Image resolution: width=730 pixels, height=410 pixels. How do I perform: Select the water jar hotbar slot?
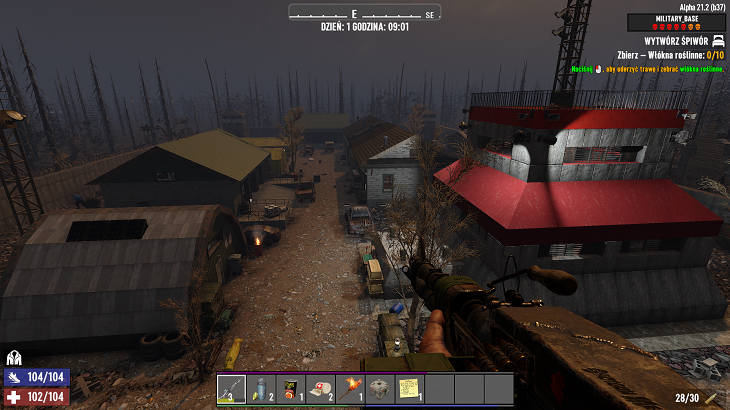[x=262, y=389]
